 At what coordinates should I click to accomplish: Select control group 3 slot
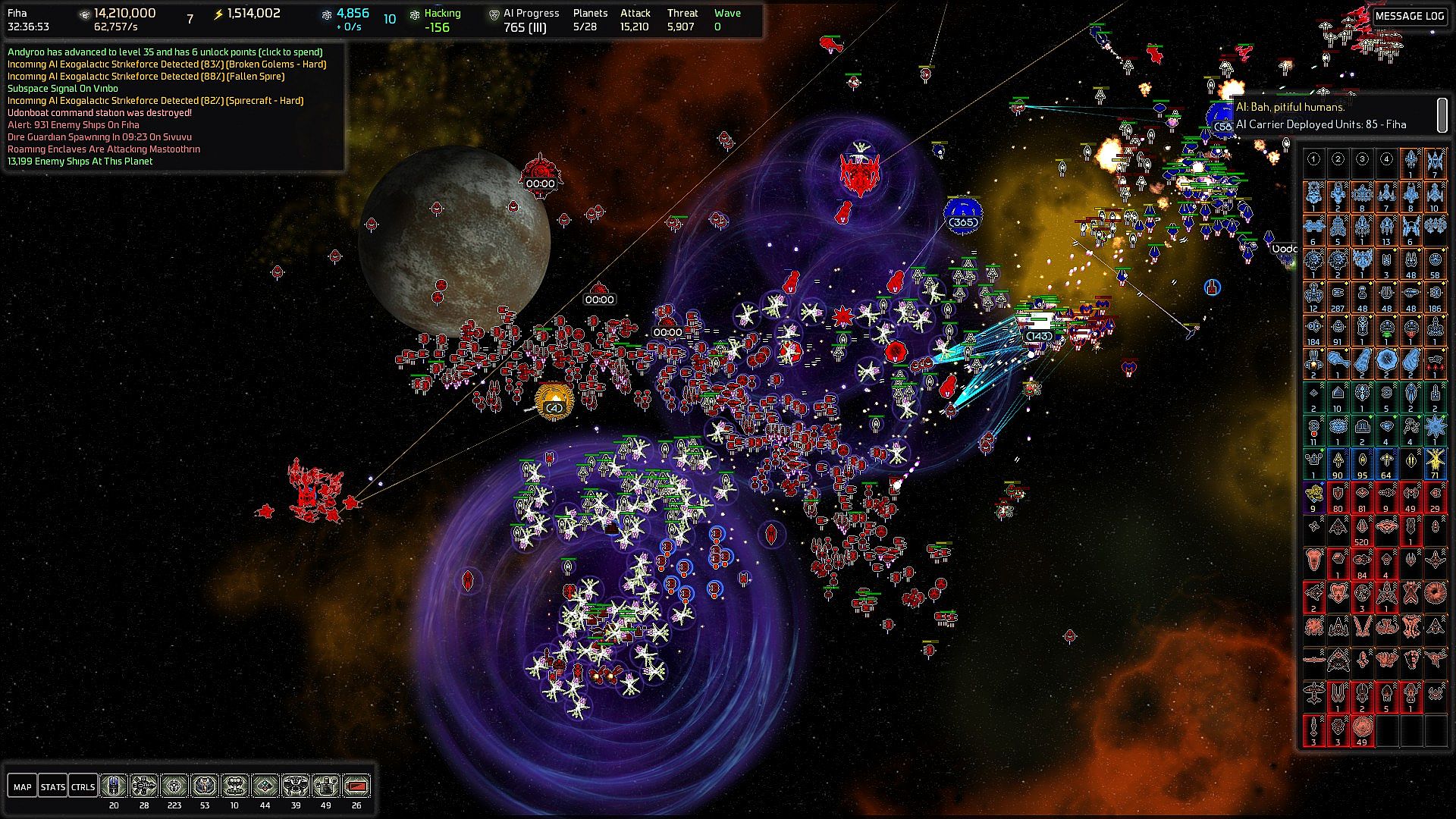click(x=1363, y=159)
